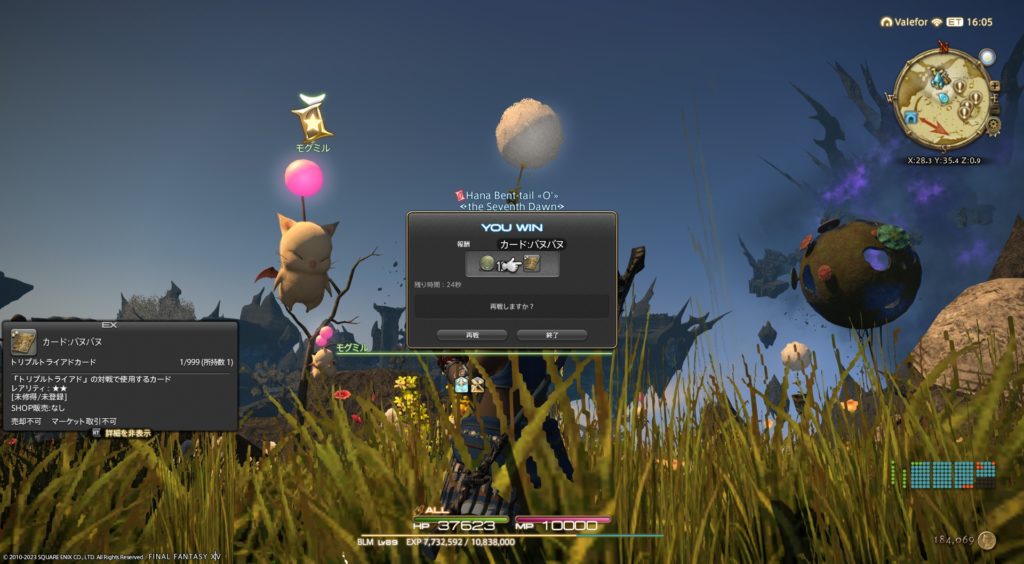Click the gil currency coin icon
This screenshot has height=564, width=1024.
tap(987, 540)
